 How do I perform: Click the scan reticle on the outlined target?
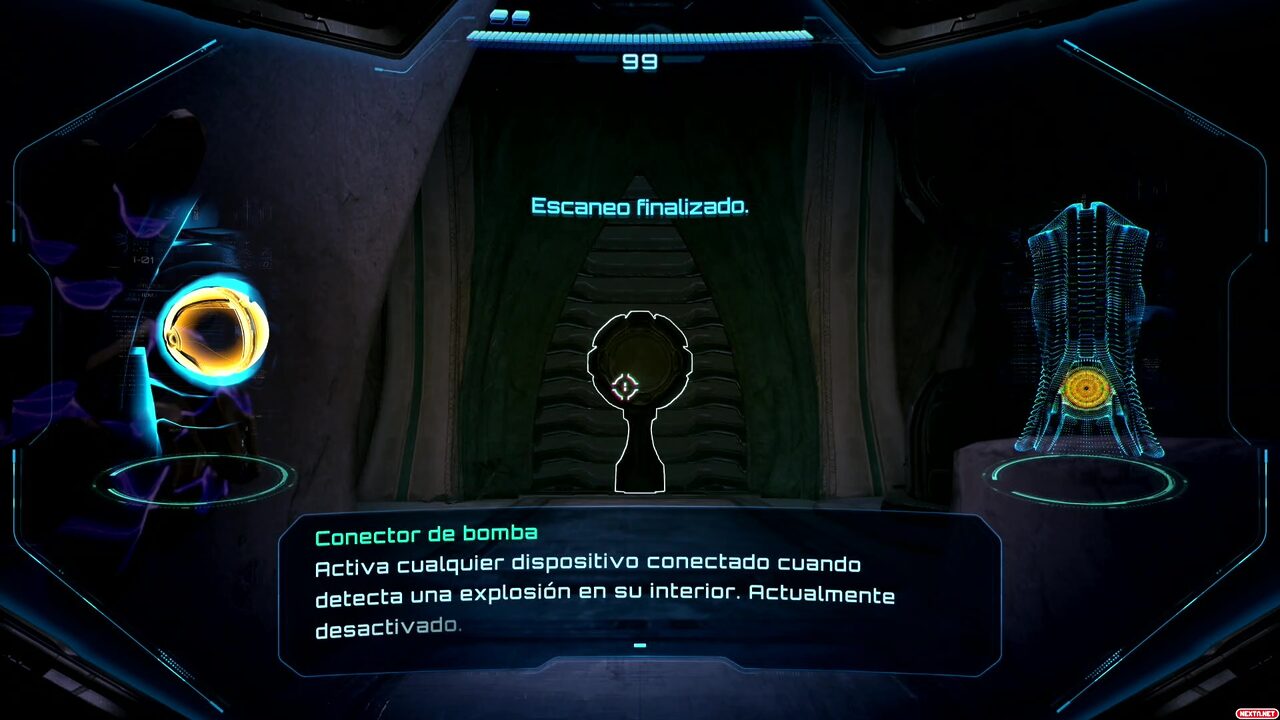(x=626, y=386)
